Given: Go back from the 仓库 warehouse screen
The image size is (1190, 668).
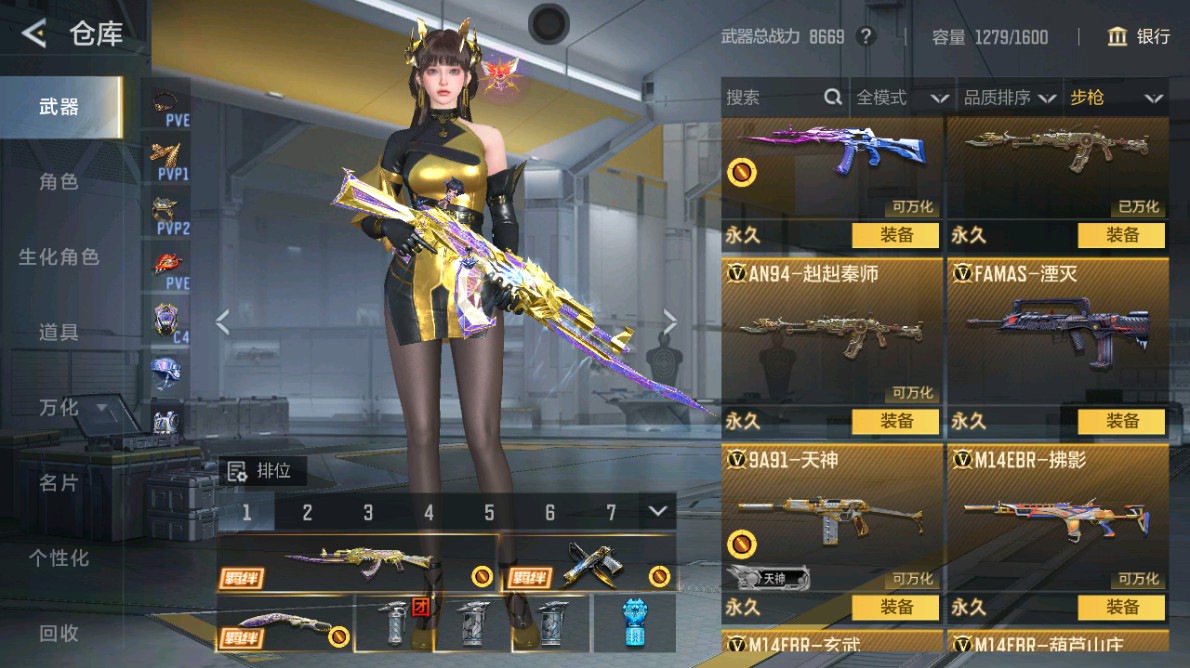Looking at the screenshot, I should tap(34, 34).
